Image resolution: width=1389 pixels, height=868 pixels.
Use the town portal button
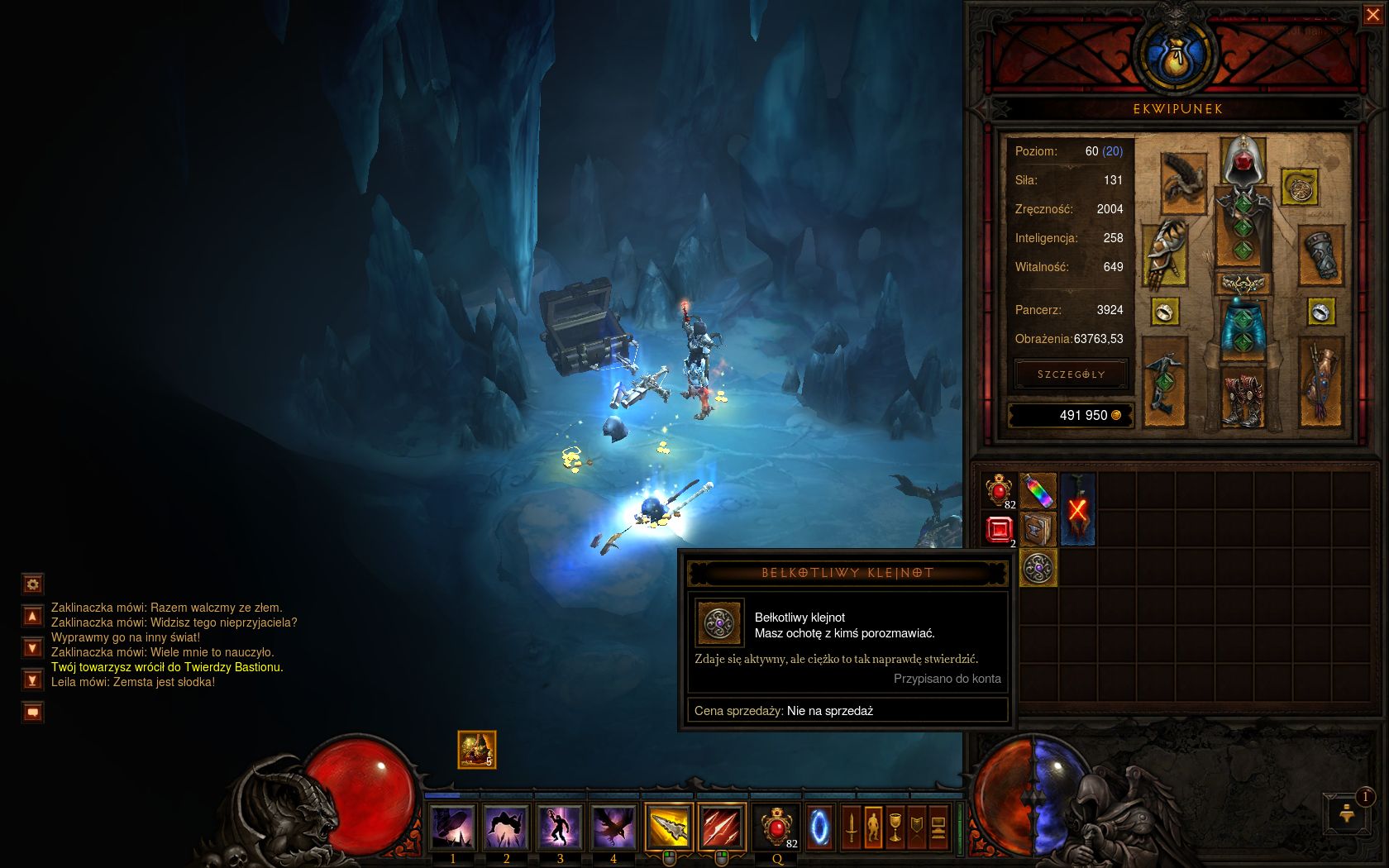(x=820, y=827)
